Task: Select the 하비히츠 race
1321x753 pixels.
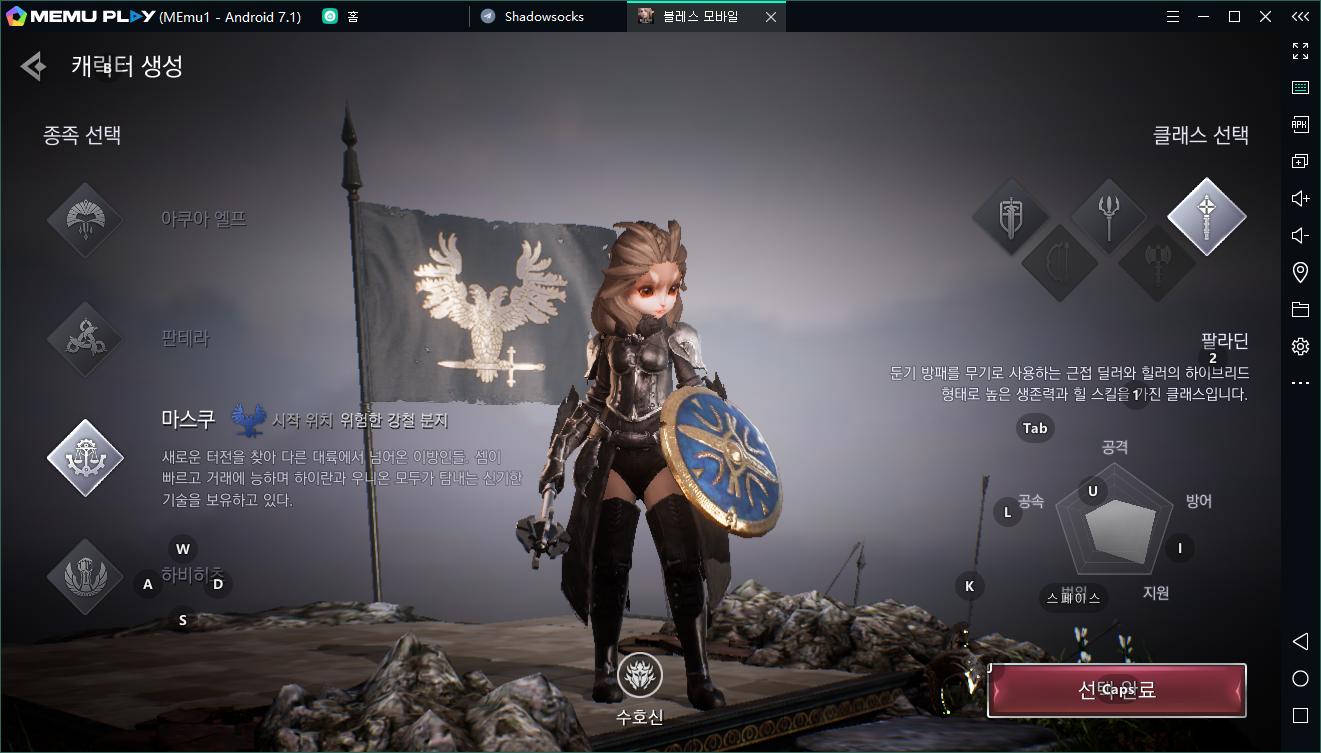Action: tap(85, 577)
